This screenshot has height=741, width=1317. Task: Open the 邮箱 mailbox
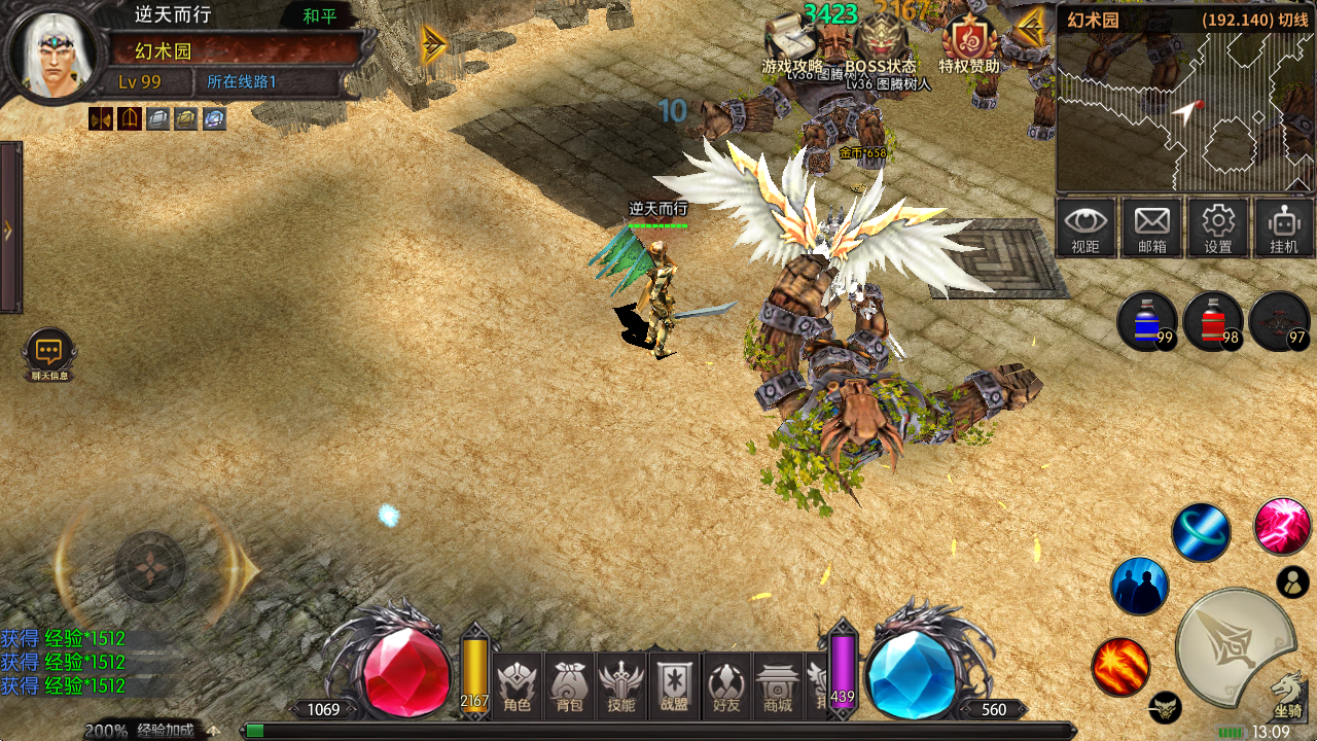pos(1152,227)
